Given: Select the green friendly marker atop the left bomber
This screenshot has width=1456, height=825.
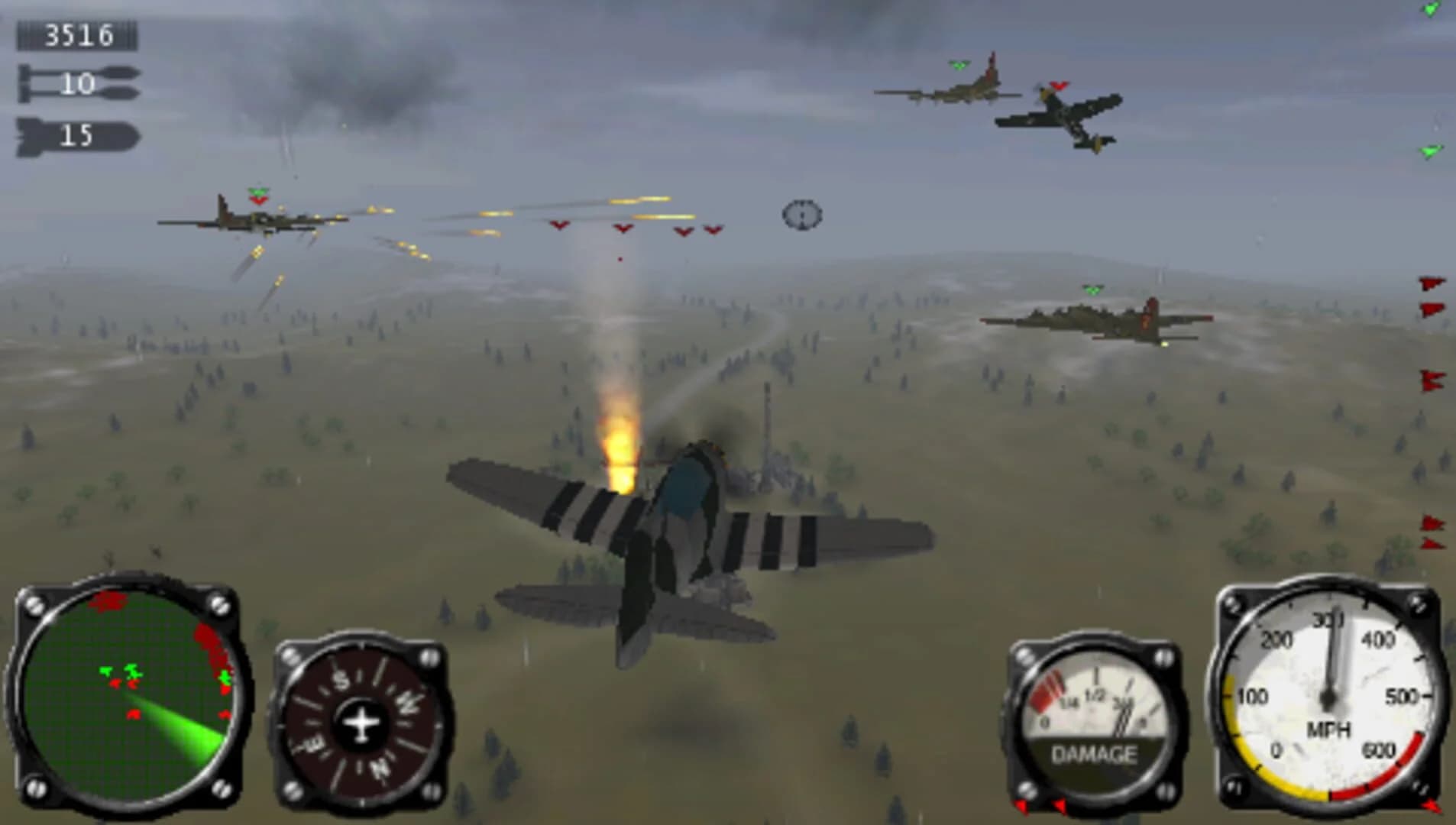Looking at the screenshot, I should pyautogui.click(x=258, y=190).
